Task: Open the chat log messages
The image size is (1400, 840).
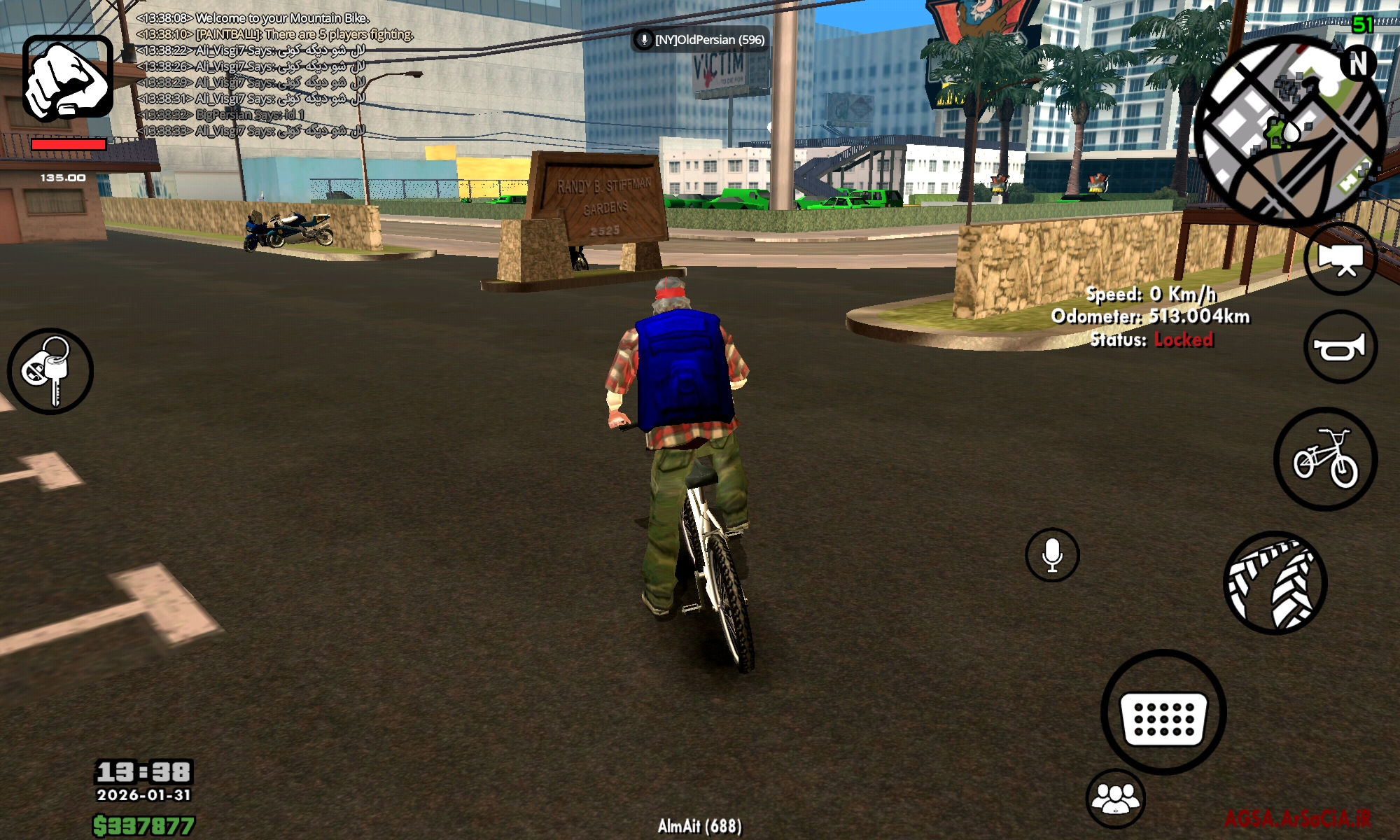Action: point(251,75)
